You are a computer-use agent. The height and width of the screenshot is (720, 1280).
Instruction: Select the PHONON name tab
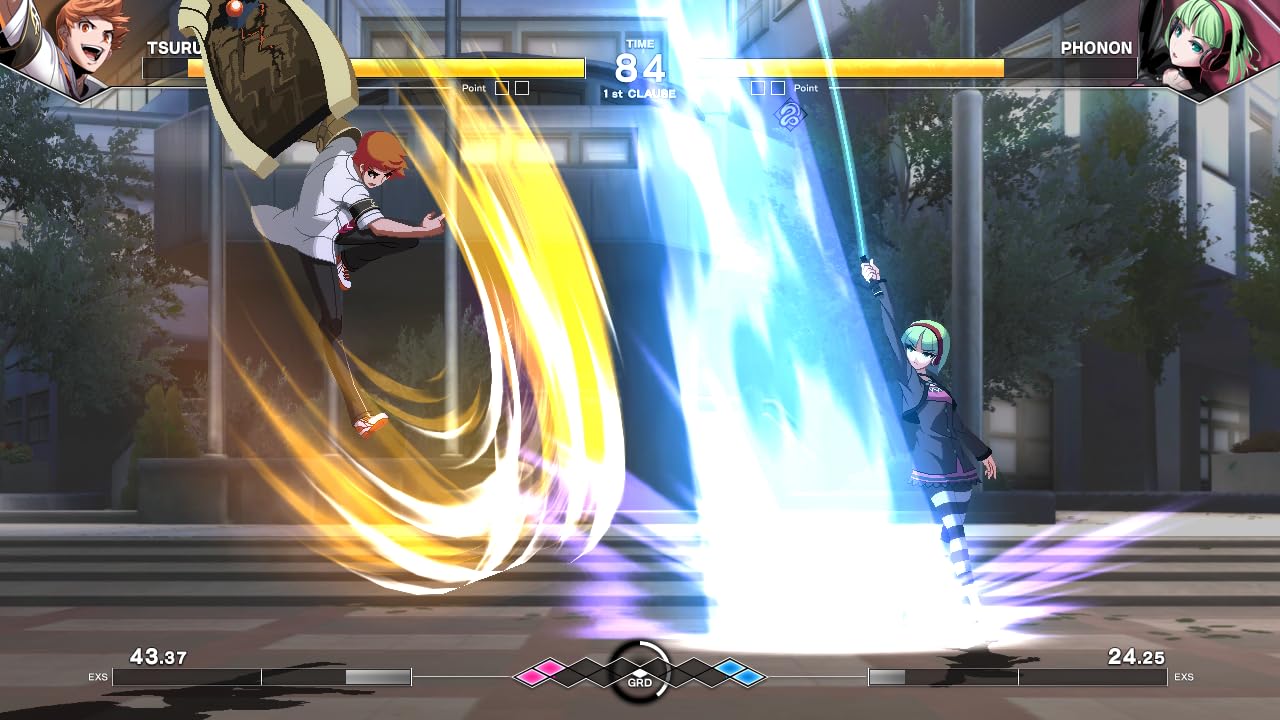(x=1096, y=48)
